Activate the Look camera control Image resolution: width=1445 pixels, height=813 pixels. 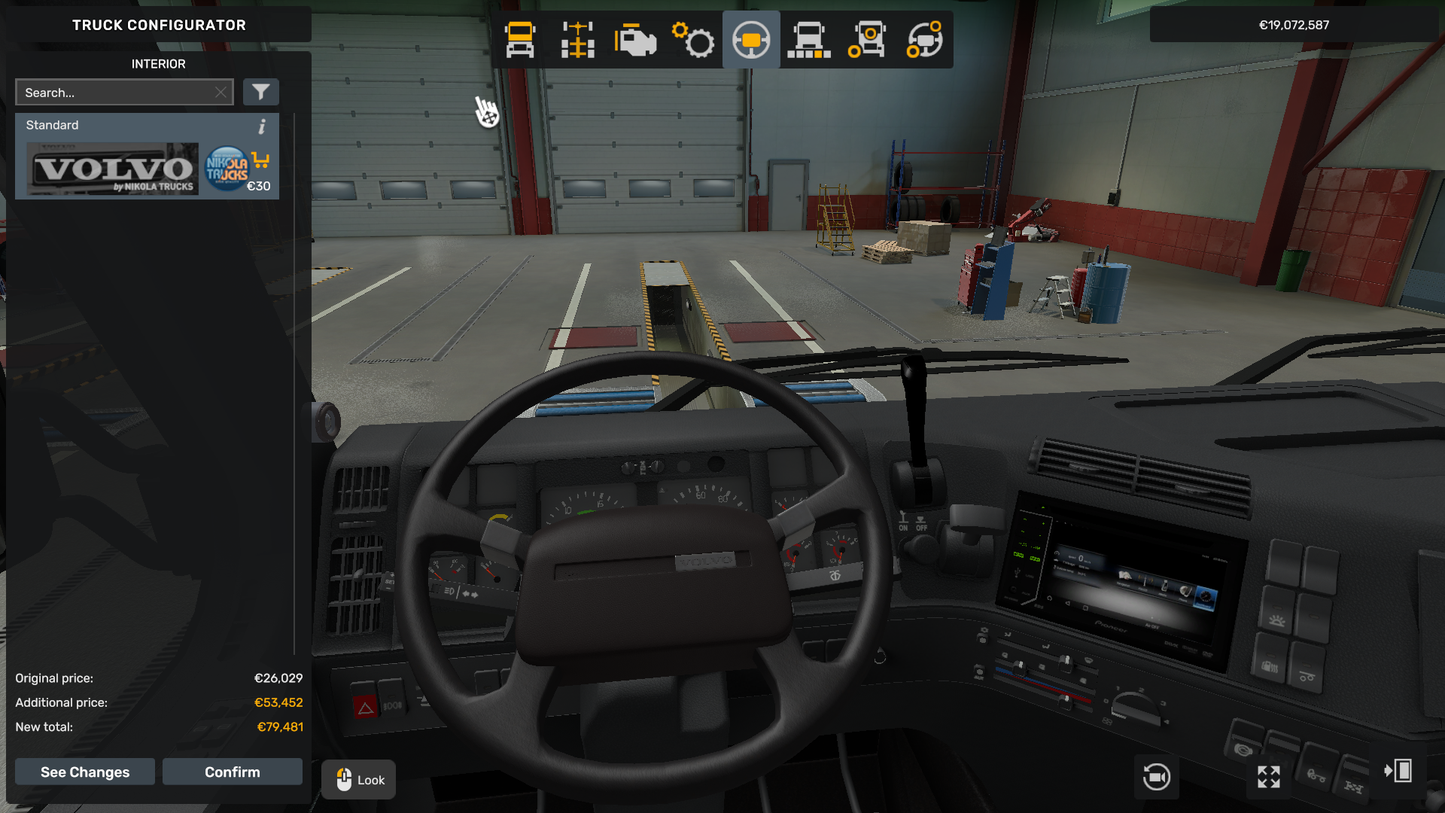click(x=359, y=780)
